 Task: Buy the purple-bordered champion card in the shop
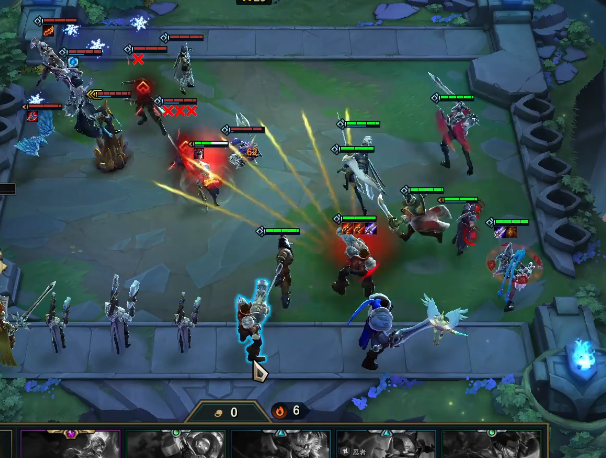pyautogui.click(x=70, y=444)
